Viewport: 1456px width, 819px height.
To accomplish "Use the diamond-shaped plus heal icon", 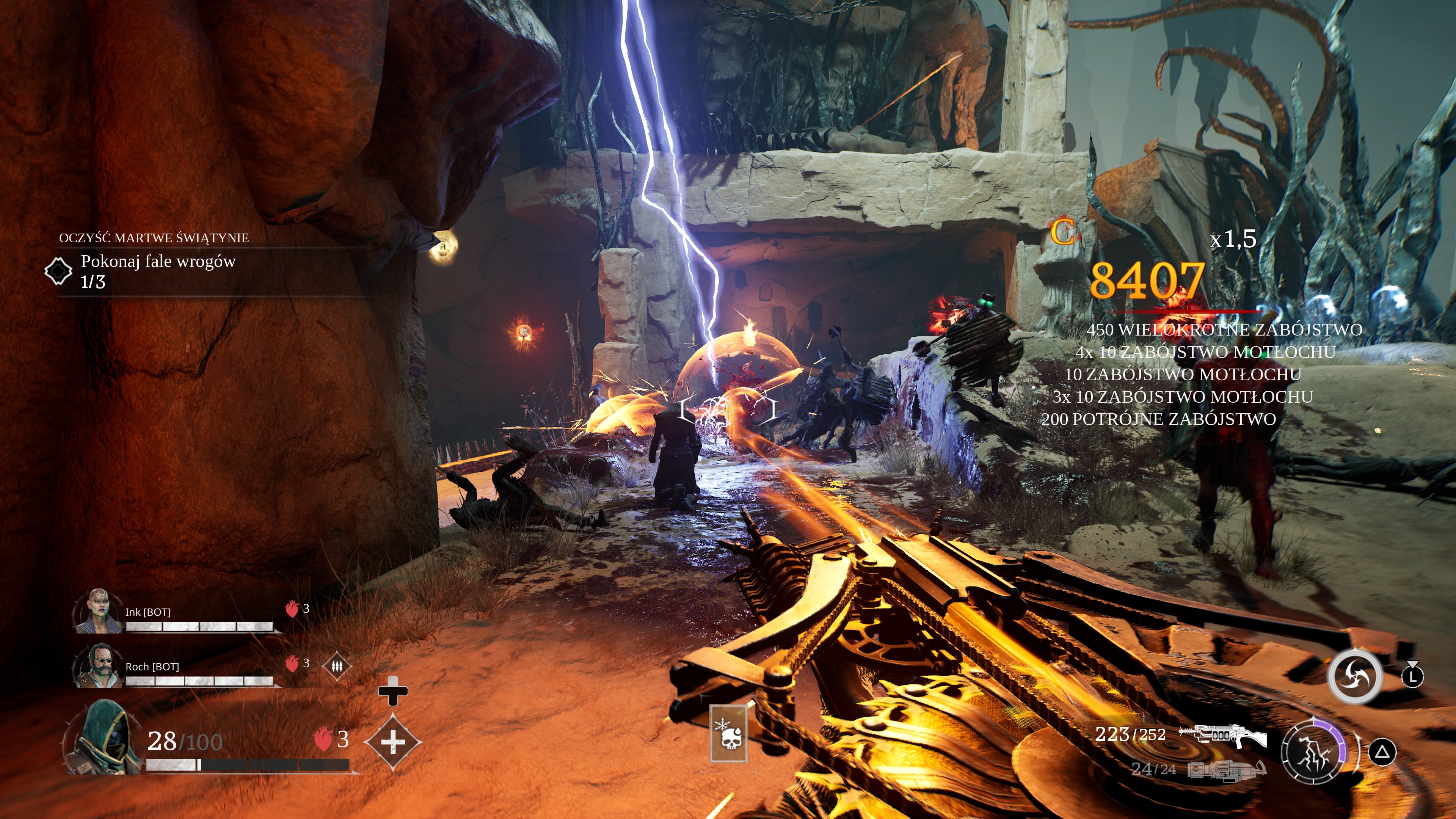I will [x=393, y=742].
